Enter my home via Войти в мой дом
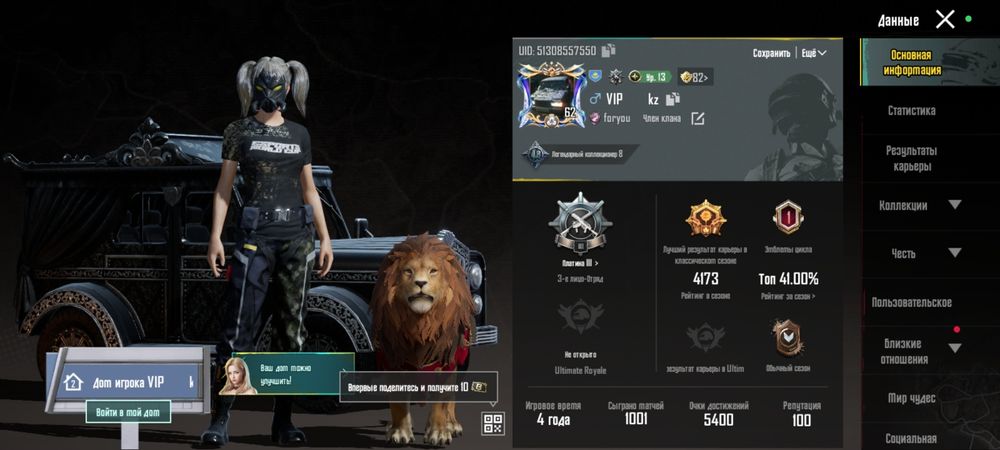This screenshot has width=1000, height=450. 128,411
